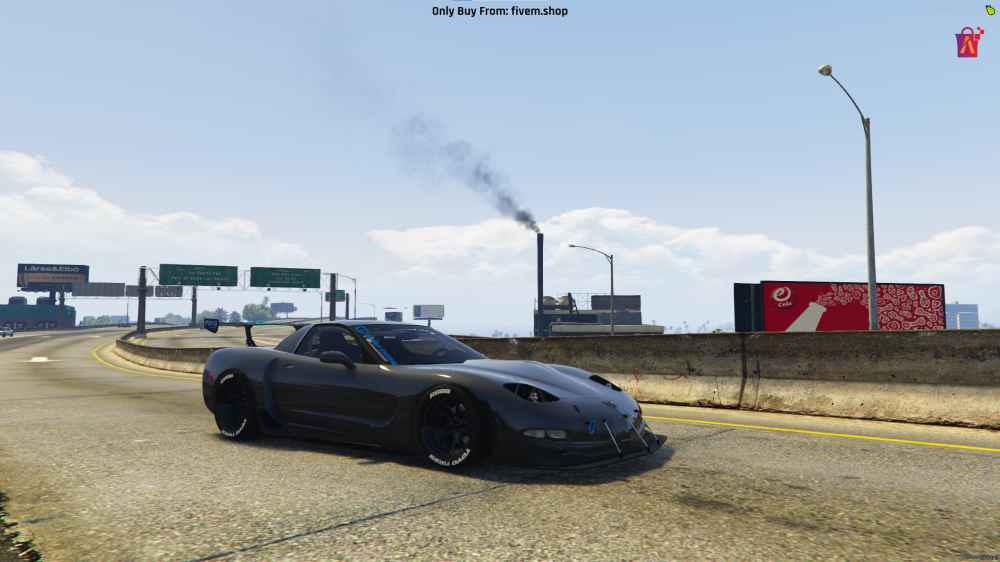Click the shopping bag logo icon
The height and width of the screenshot is (562, 1000).
pyautogui.click(x=968, y=42)
